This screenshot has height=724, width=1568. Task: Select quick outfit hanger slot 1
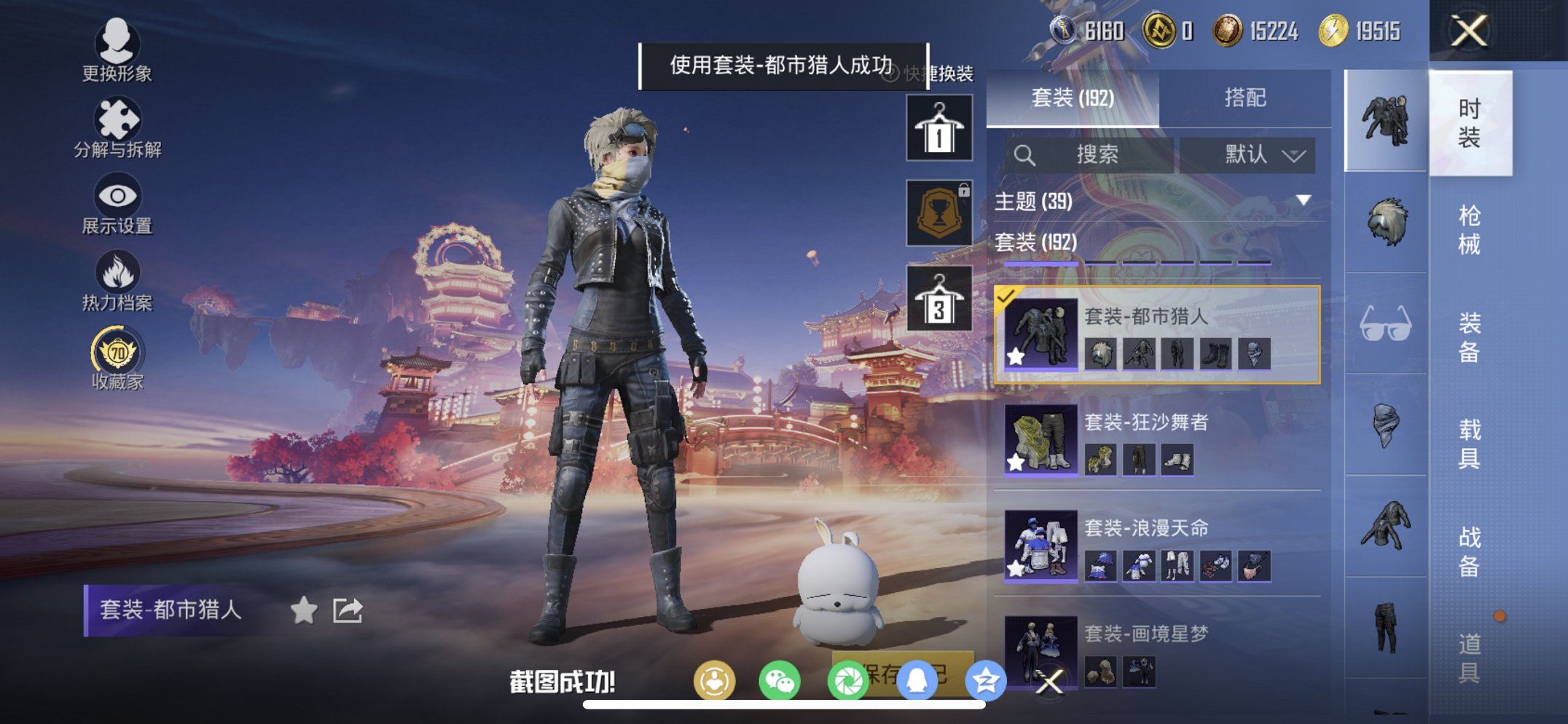939,130
